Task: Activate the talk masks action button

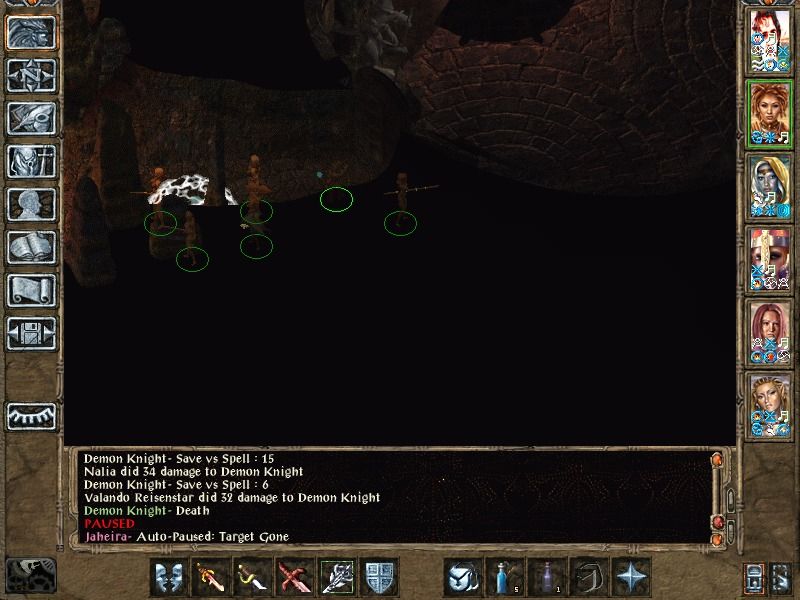Action: (x=170, y=578)
